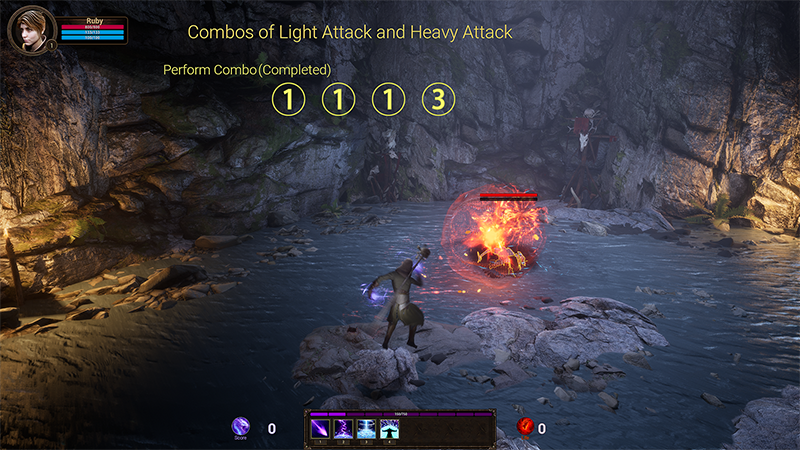Cast the blue light pillar skill
The height and width of the screenshot is (450, 800).
pyautogui.click(x=366, y=429)
